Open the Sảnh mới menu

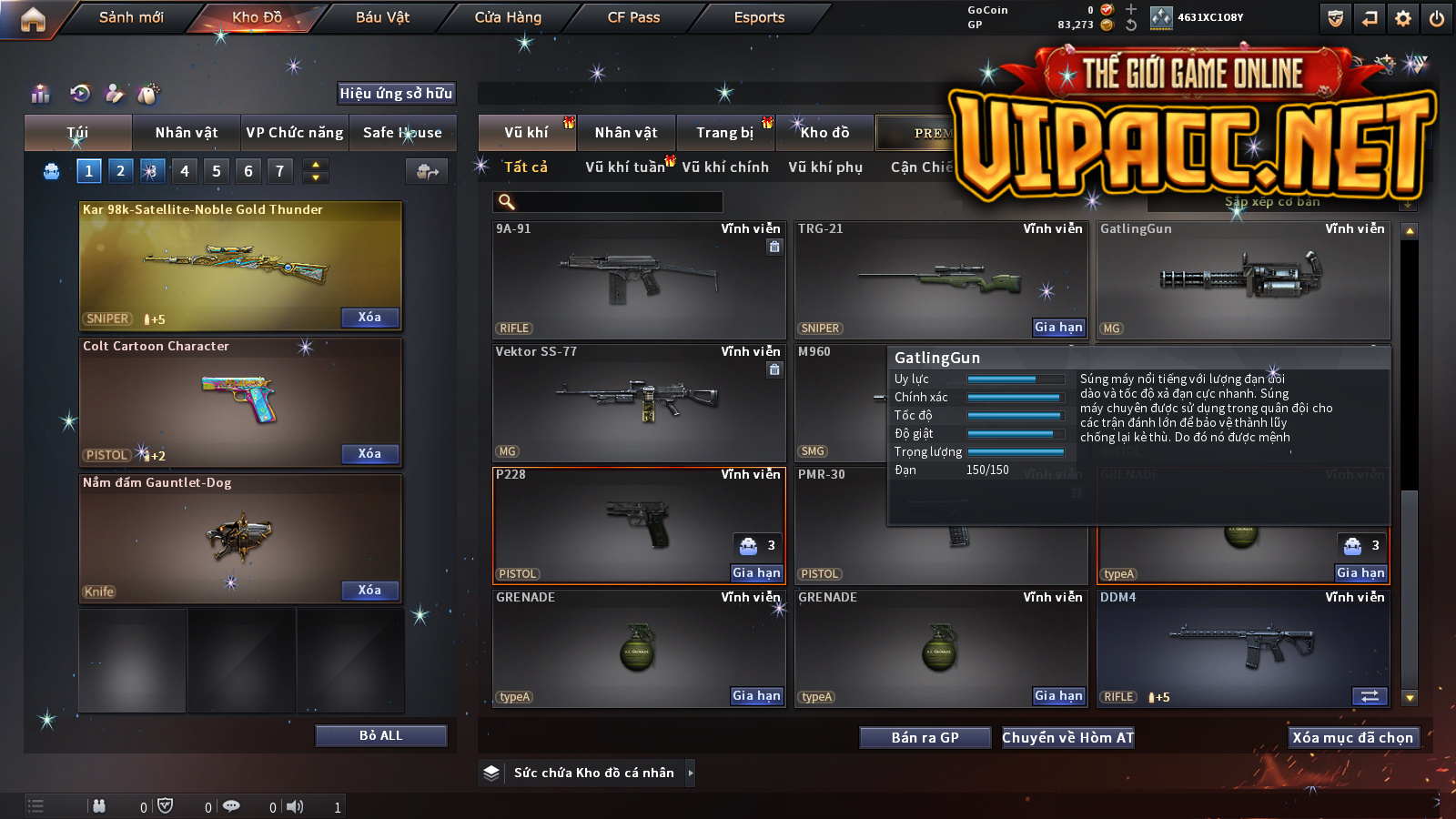[x=131, y=17]
